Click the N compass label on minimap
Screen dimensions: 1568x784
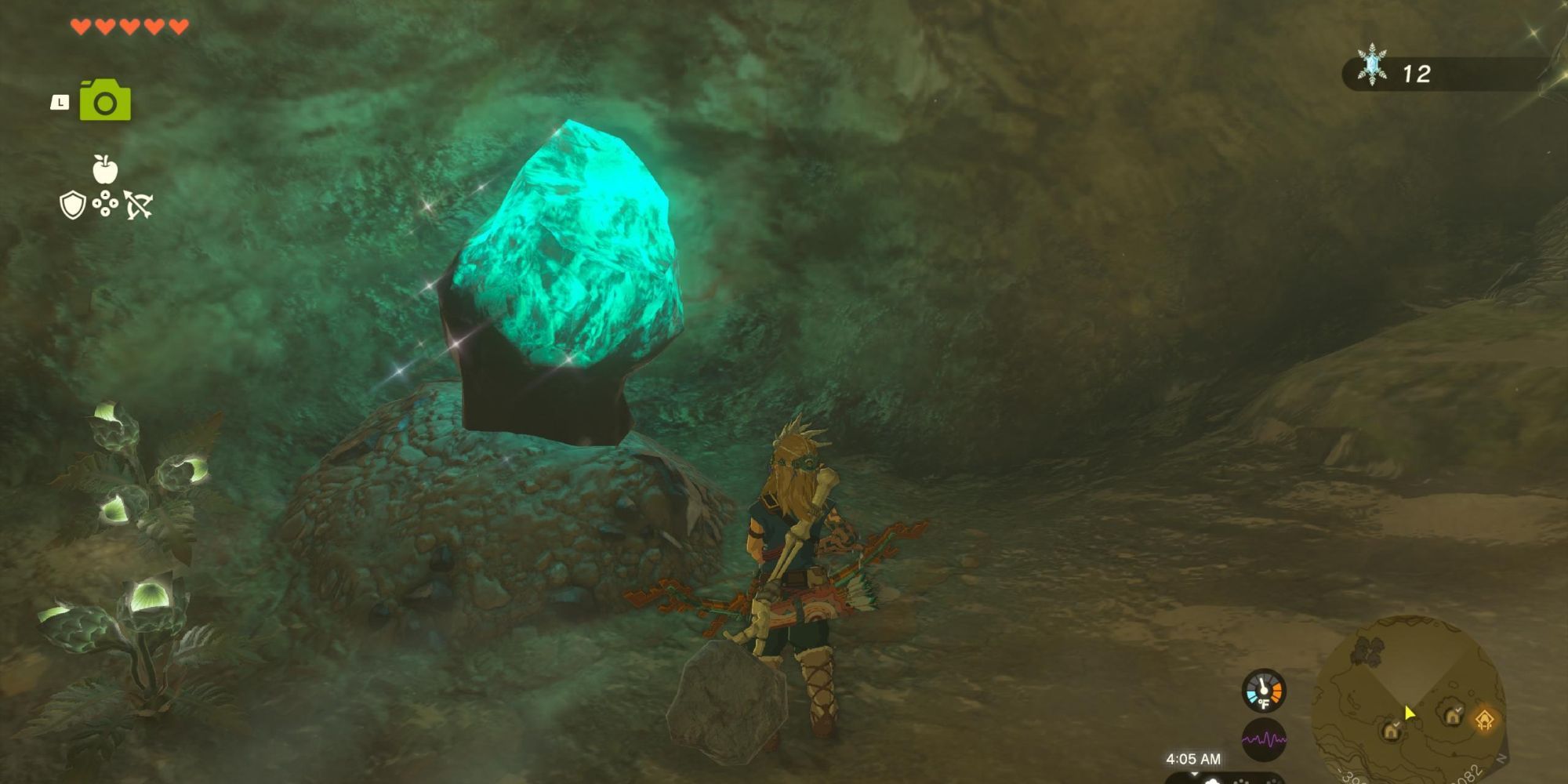[1501, 759]
